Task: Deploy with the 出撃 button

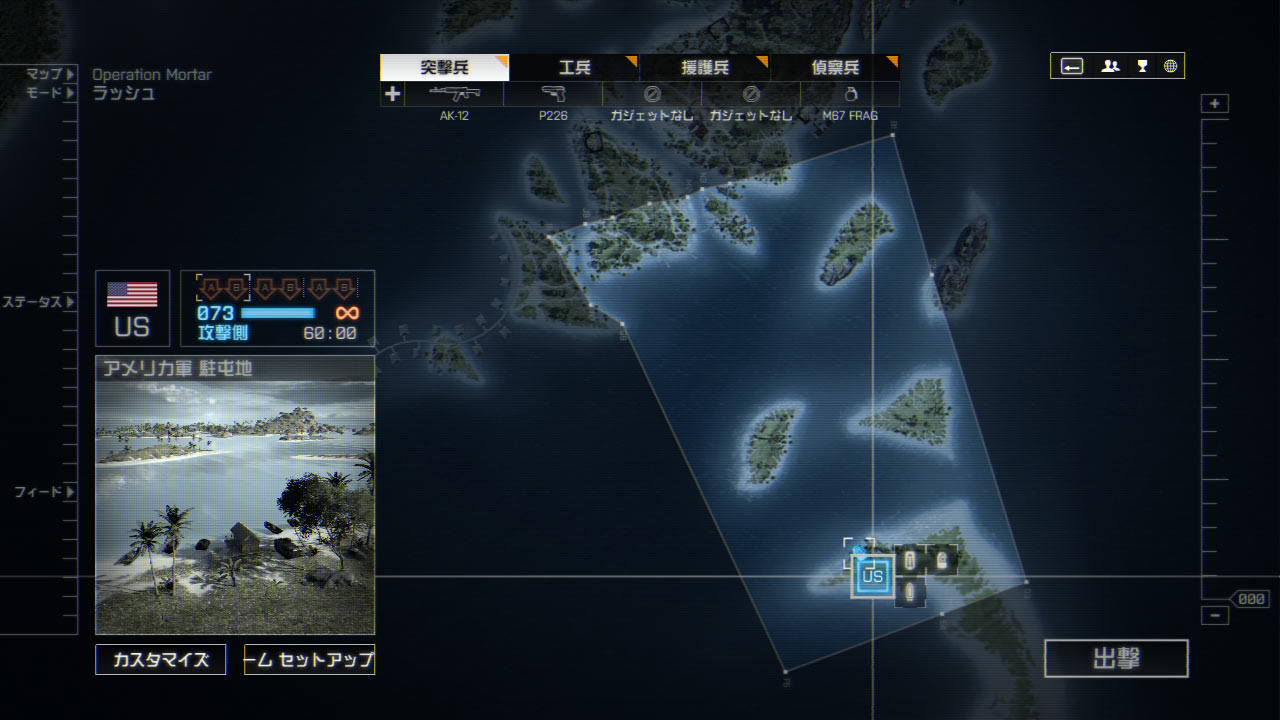Action: tap(1116, 658)
